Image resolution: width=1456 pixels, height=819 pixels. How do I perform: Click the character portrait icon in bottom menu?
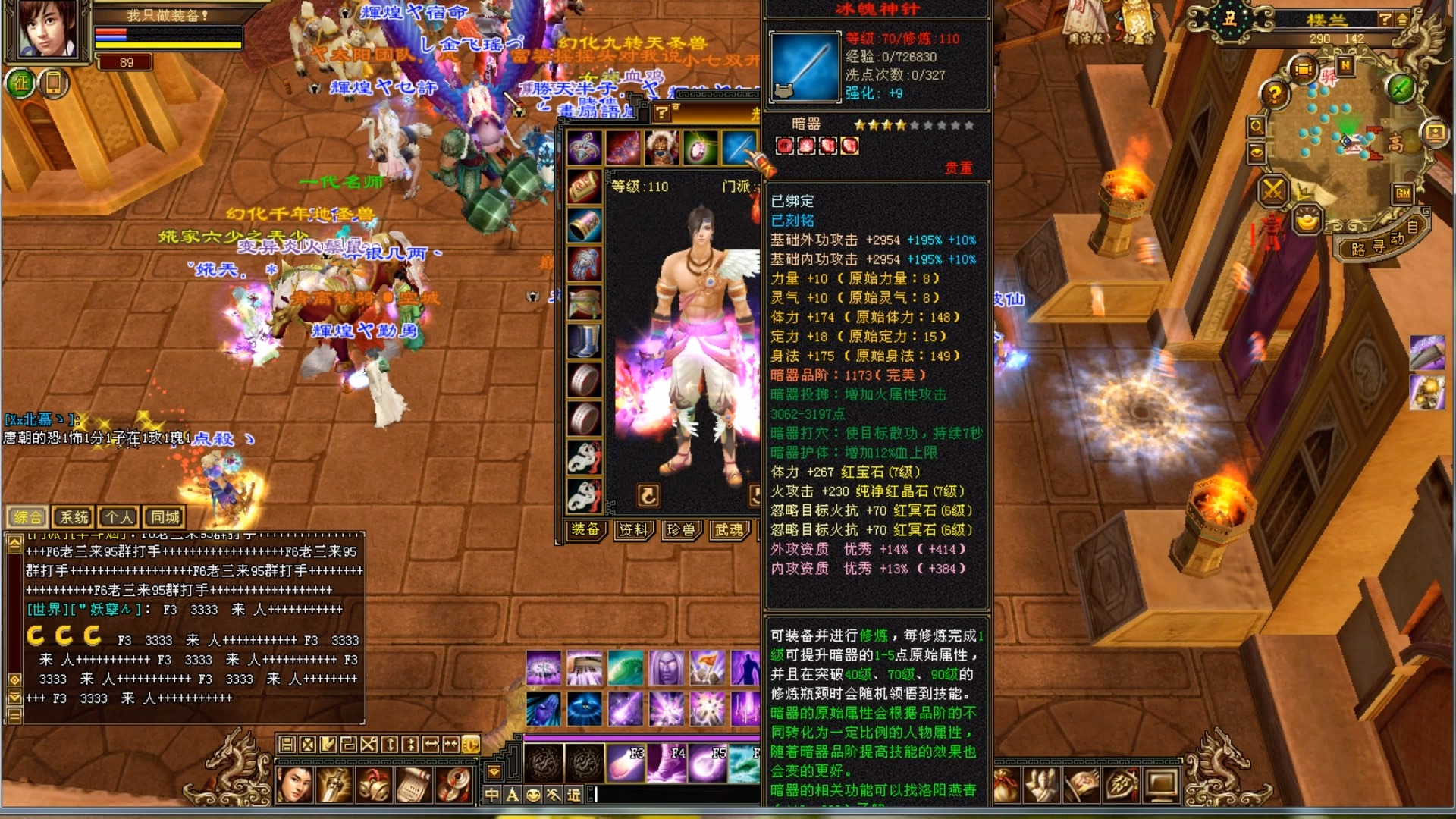click(294, 785)
